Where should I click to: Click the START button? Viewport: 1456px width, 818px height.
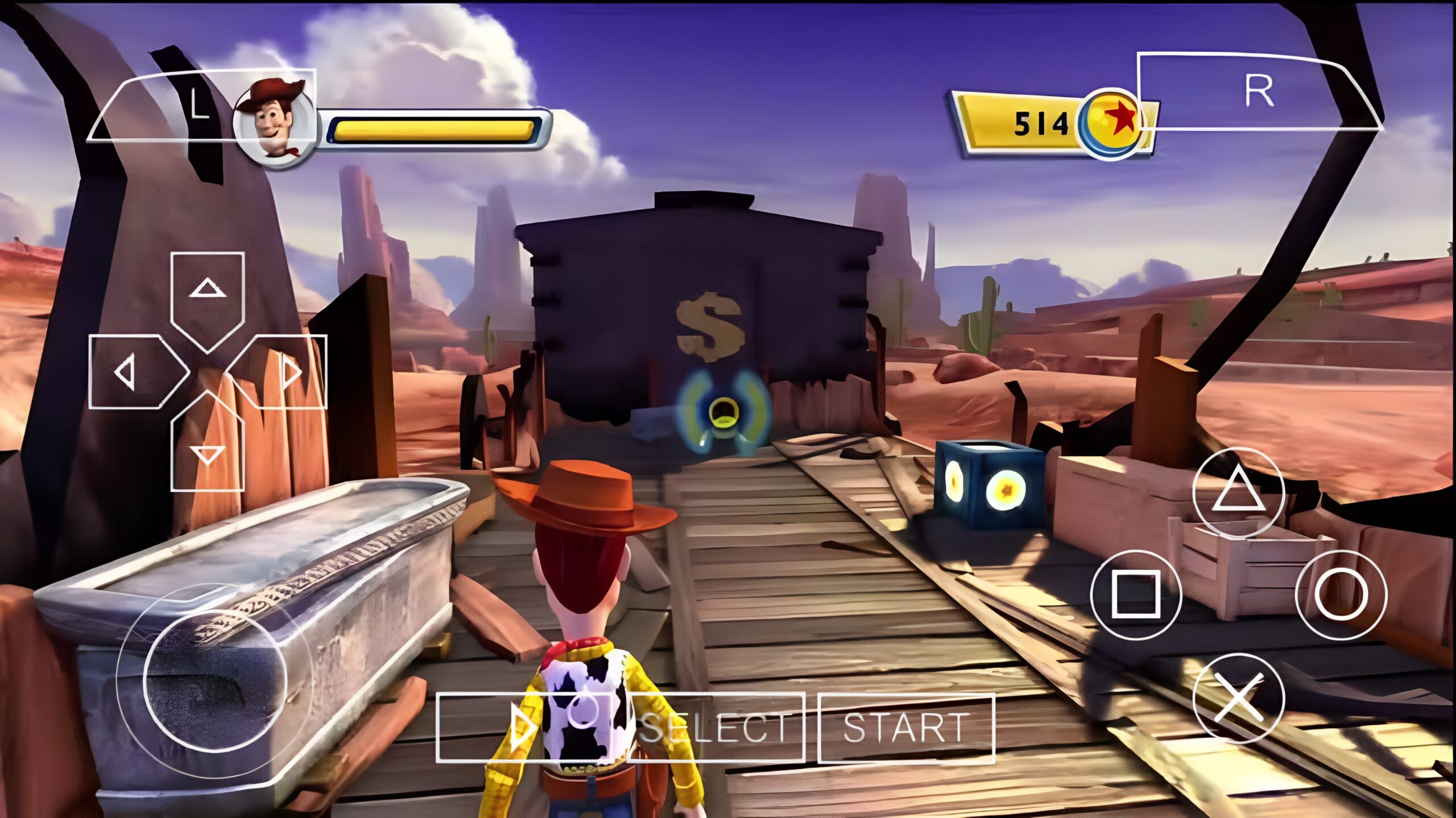(905, 728)
